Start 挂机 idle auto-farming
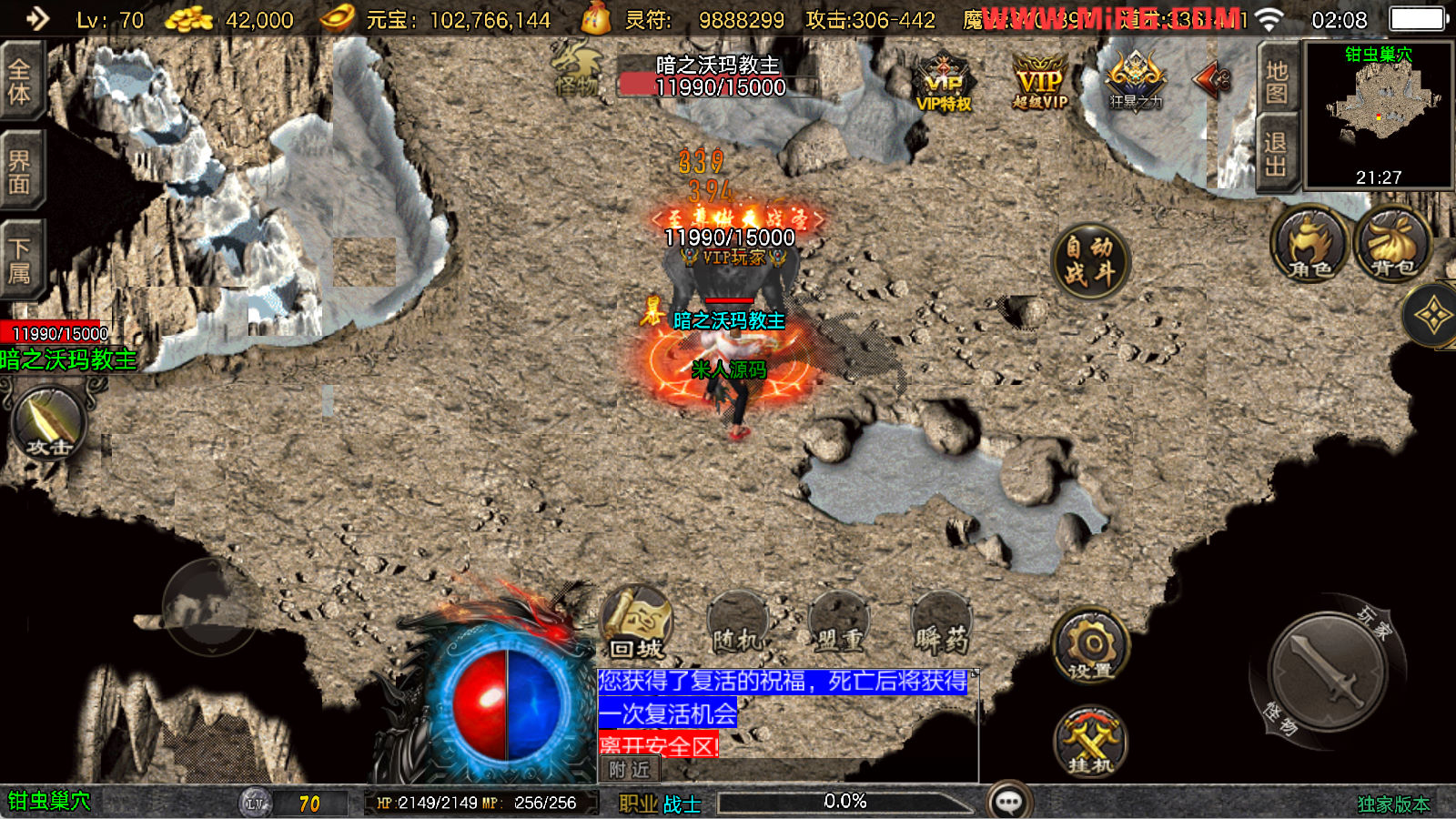The image size is (1456, 819). click(1091, 742)
